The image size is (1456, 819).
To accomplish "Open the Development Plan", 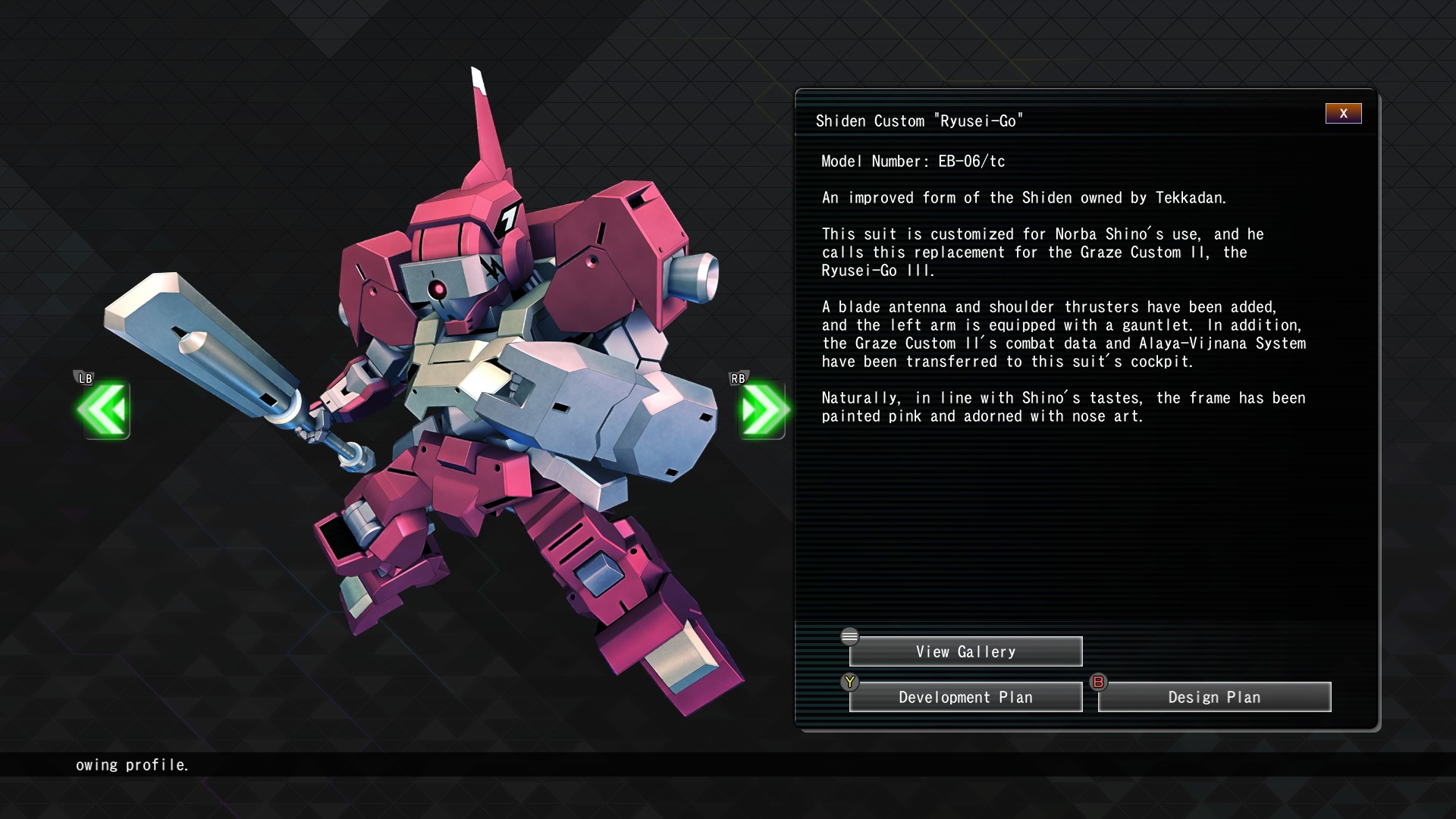I will (965, 697).
